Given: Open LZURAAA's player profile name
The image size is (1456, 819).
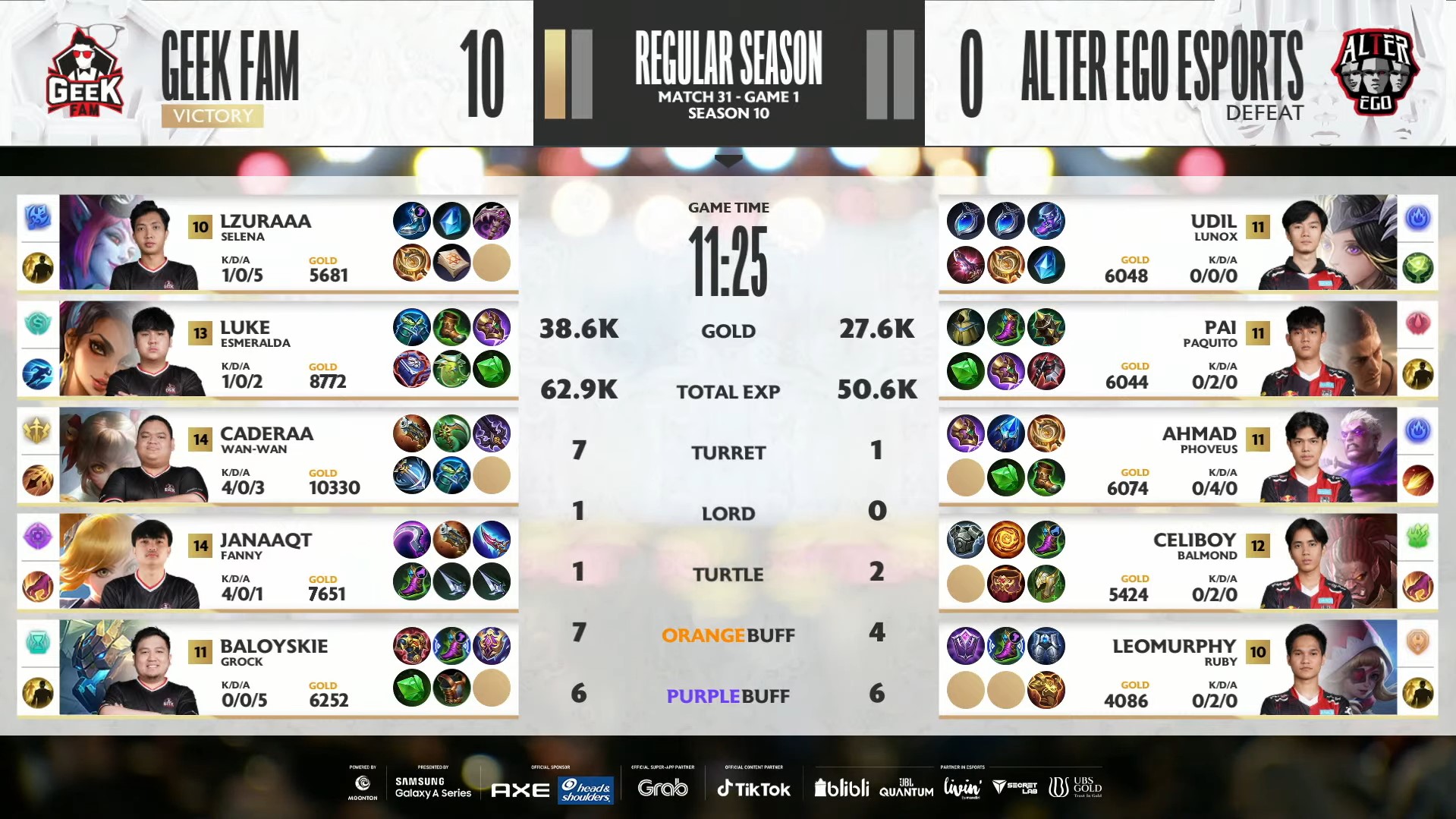Looking at the screenshot, I should [264, 222].
